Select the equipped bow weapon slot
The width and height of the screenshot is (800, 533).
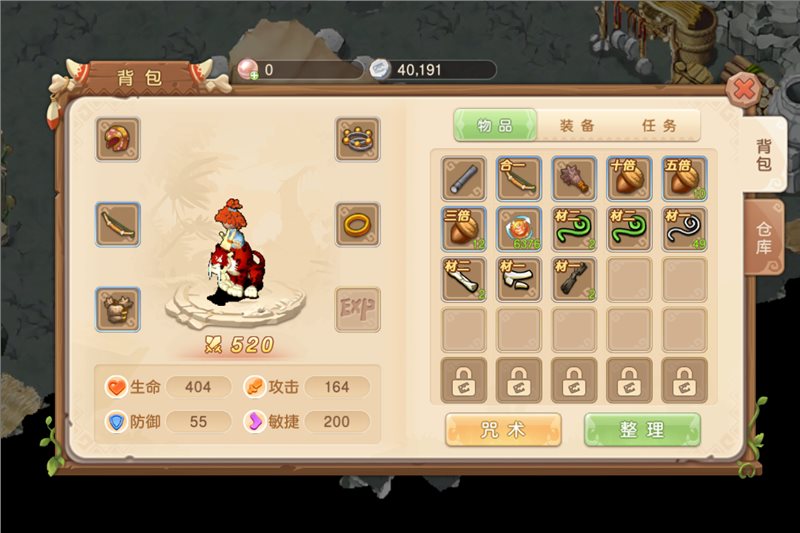pyautogui.click(x=118, y=223)
